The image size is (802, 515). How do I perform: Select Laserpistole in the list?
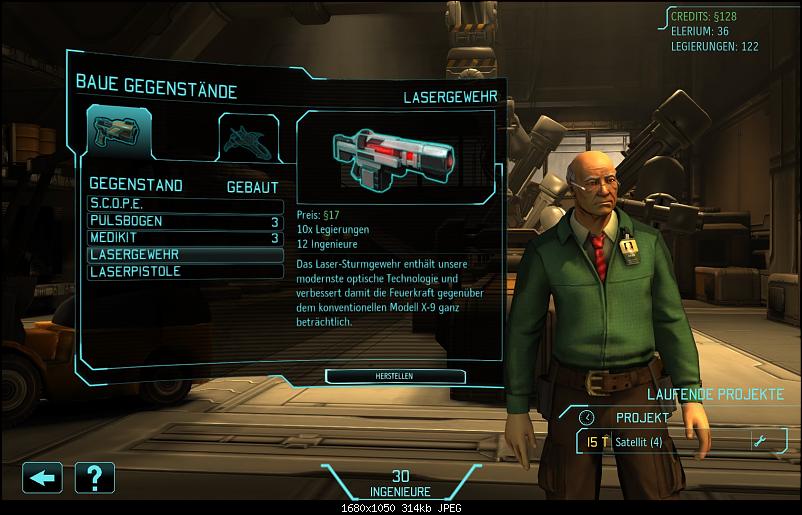pyautogui.click(x=184, y=271)
